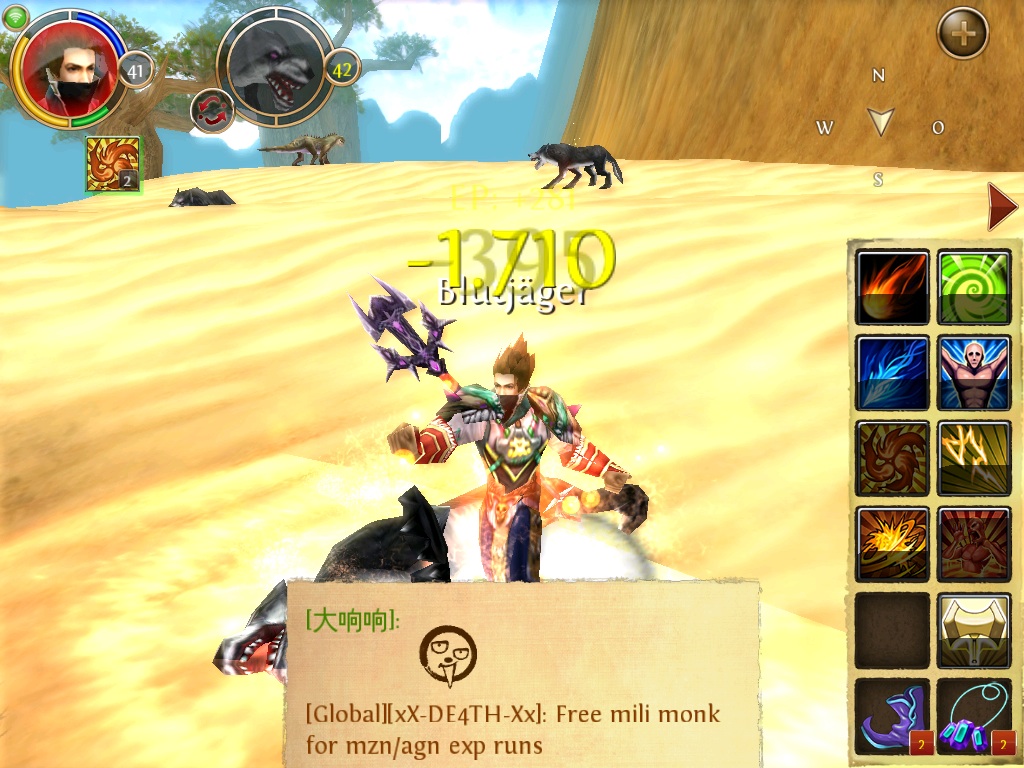Viewport: 1024px width, 768px height.
Task: Tap the compass arrow
Action: point(880,122)
